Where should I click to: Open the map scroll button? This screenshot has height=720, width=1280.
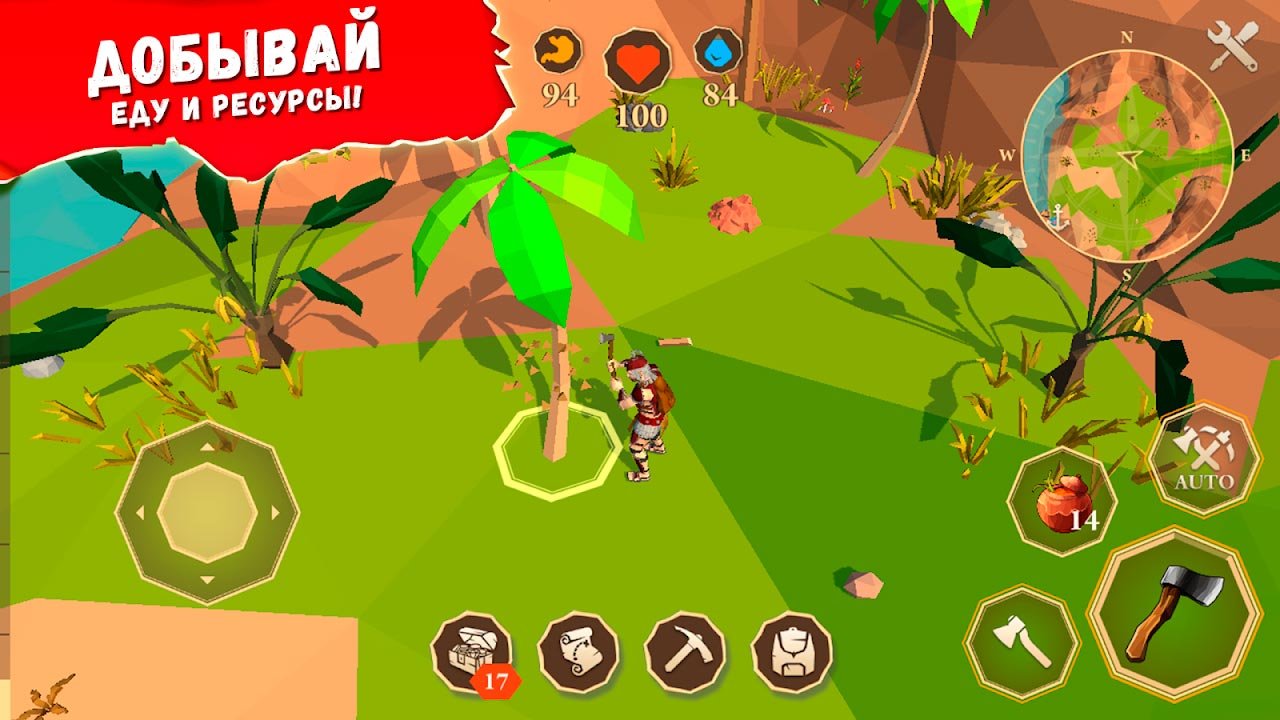click(x=578, y=652)
